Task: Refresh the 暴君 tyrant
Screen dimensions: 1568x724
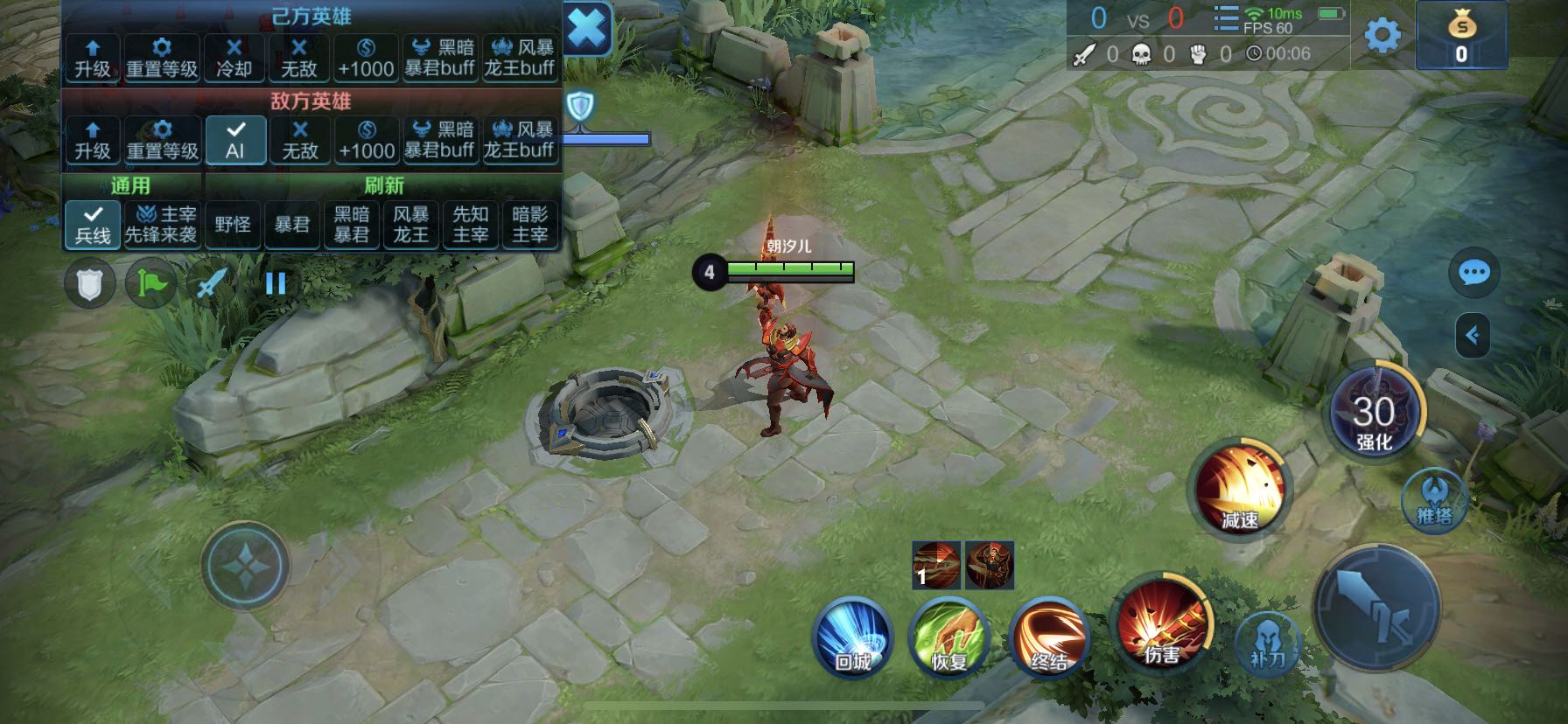Action: pos(292,224)
